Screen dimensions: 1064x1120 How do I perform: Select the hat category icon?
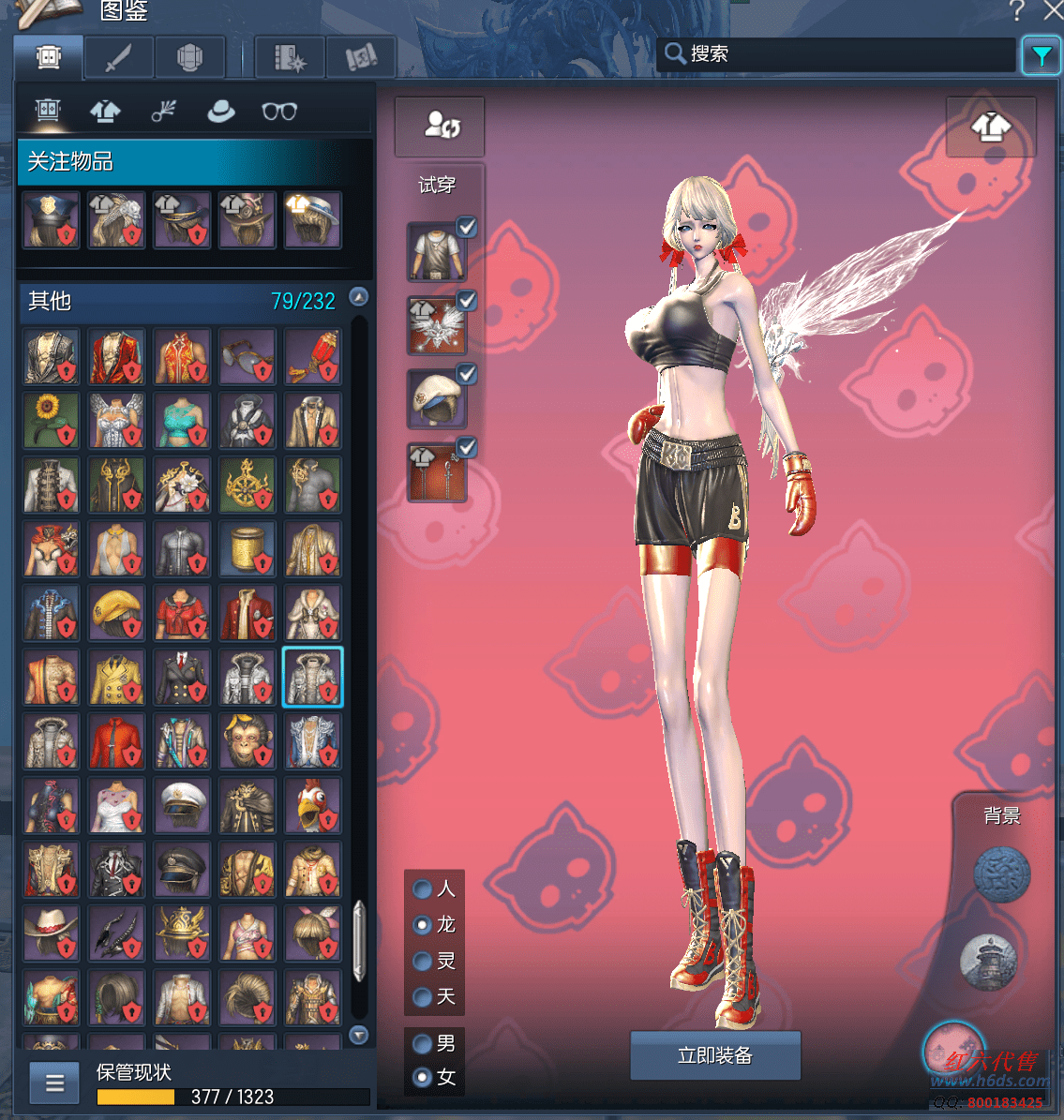coord(221,112)
